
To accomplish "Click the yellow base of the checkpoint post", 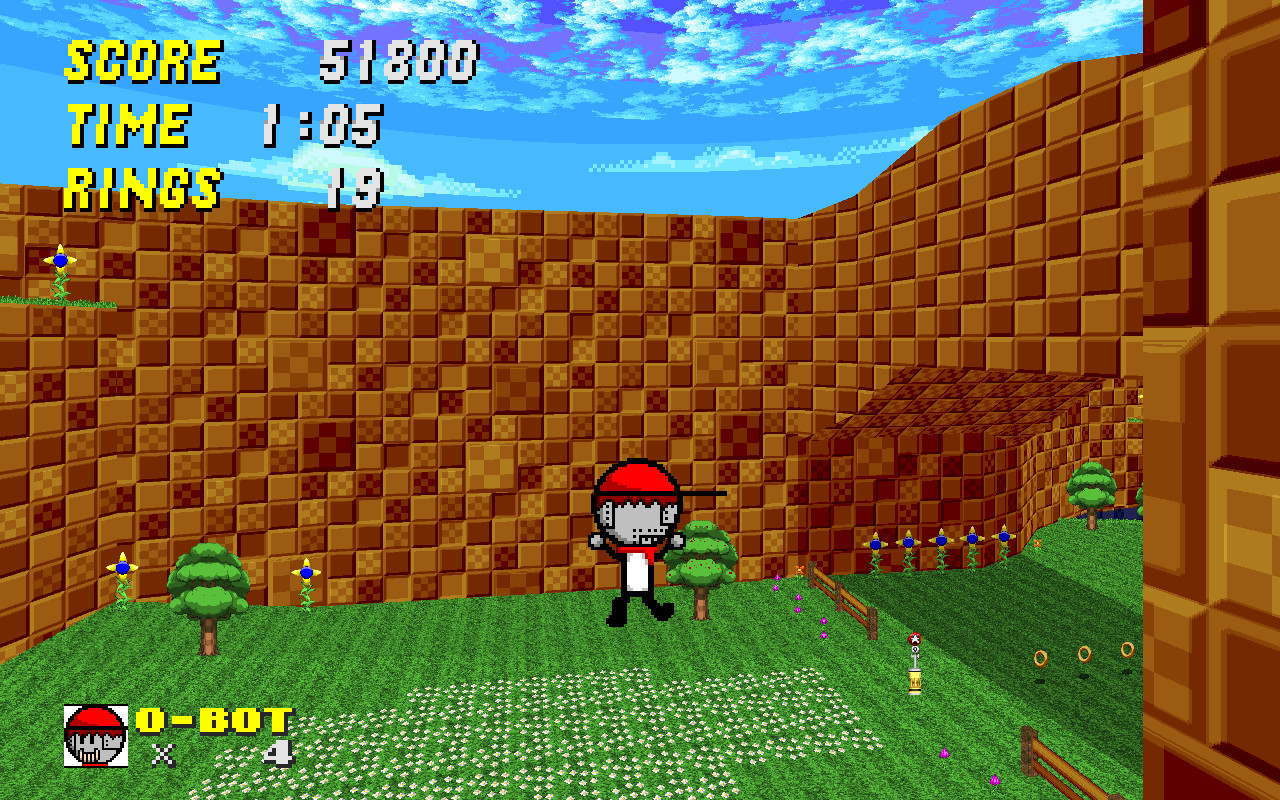I will pyautogui.click(x=913, y=683).
